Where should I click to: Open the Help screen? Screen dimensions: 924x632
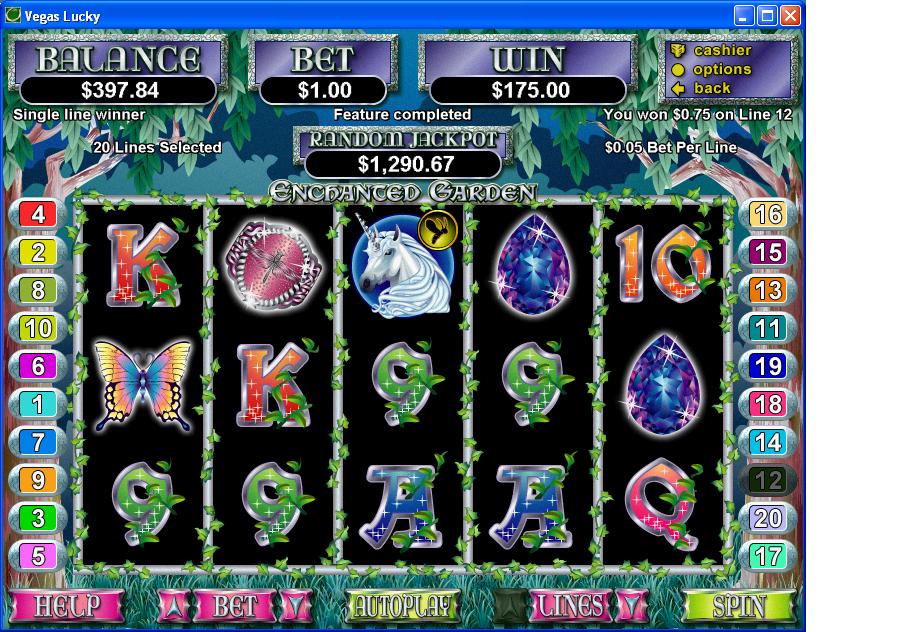(x=67, y=605)
